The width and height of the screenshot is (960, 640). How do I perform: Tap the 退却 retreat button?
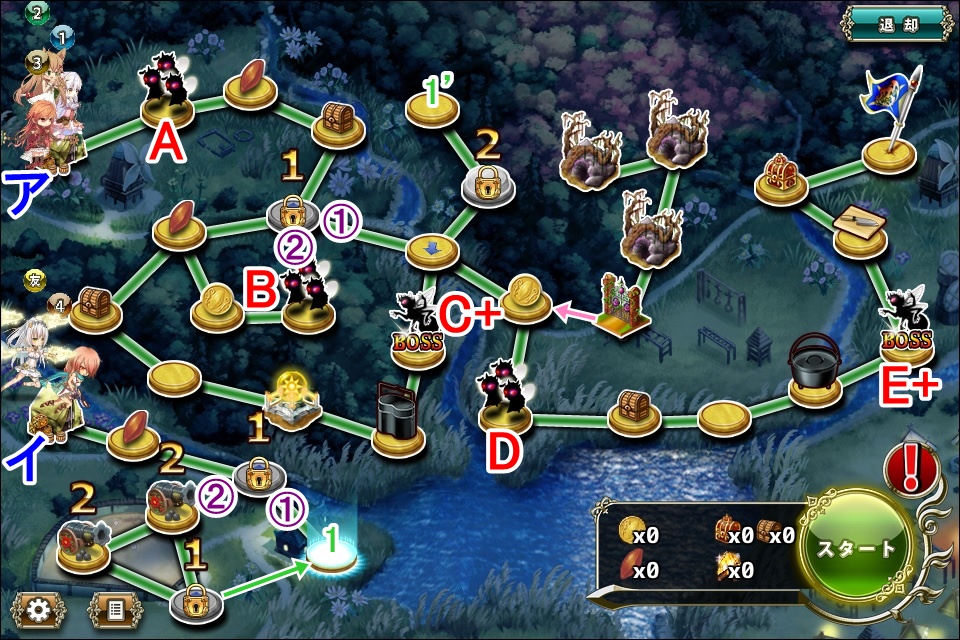pos(896,23)
